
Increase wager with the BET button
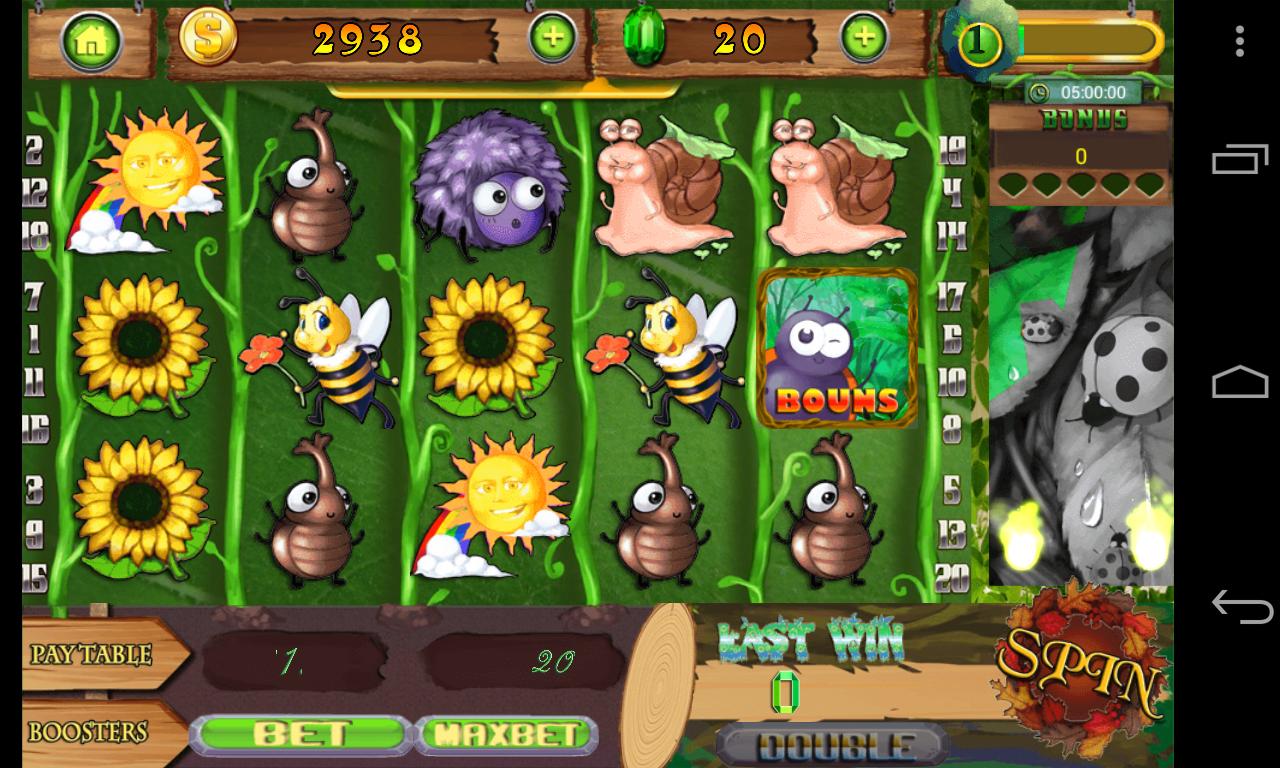click(300, 731)
